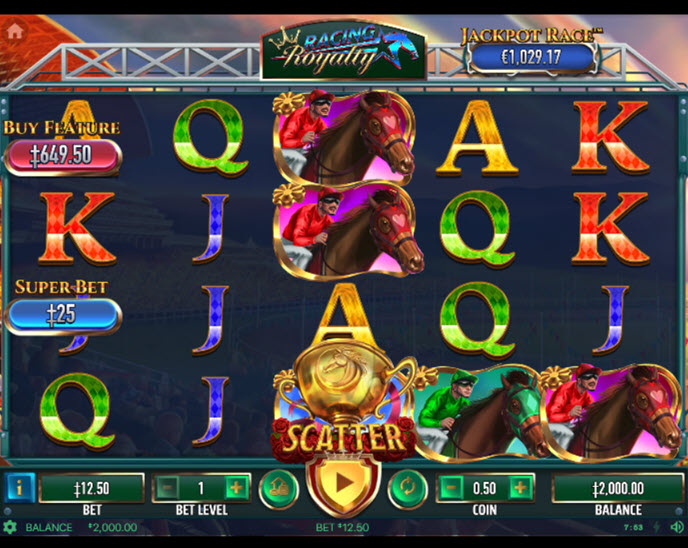This screenshot has width=688, height=548.
Task: Go to the home lobby icon
Action: point(15,30)
